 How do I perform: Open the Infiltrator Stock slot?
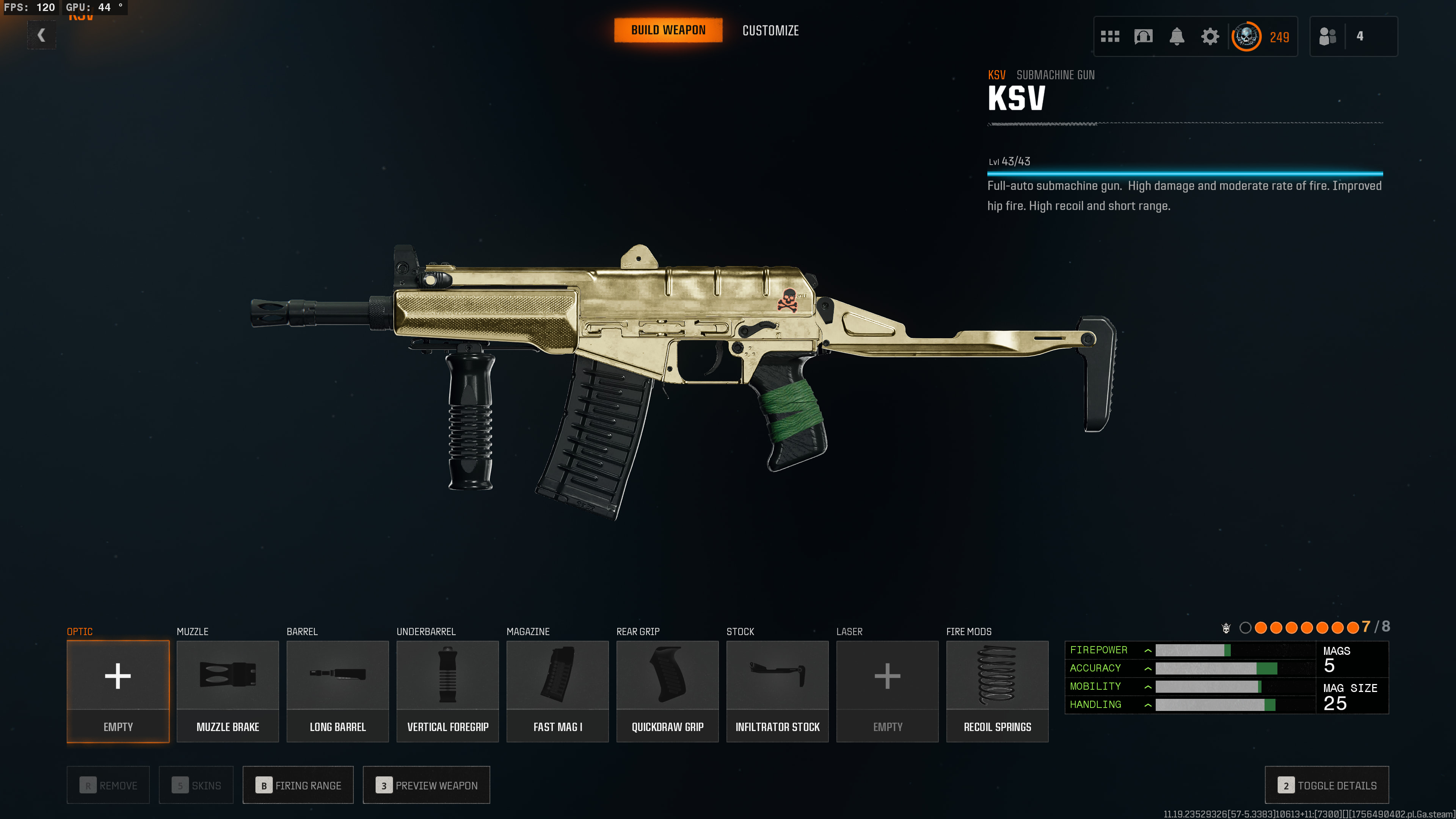tap(777, 691)
